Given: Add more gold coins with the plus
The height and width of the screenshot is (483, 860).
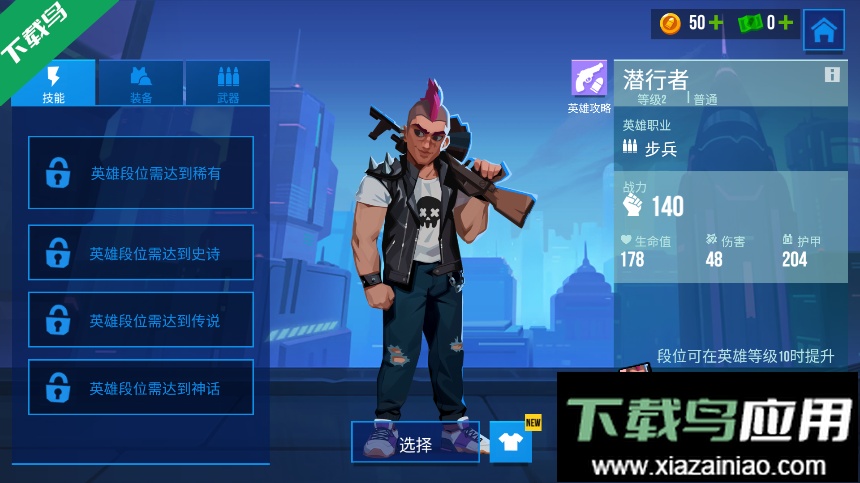Looking at the screenshot, I should (x=716, y=22).
